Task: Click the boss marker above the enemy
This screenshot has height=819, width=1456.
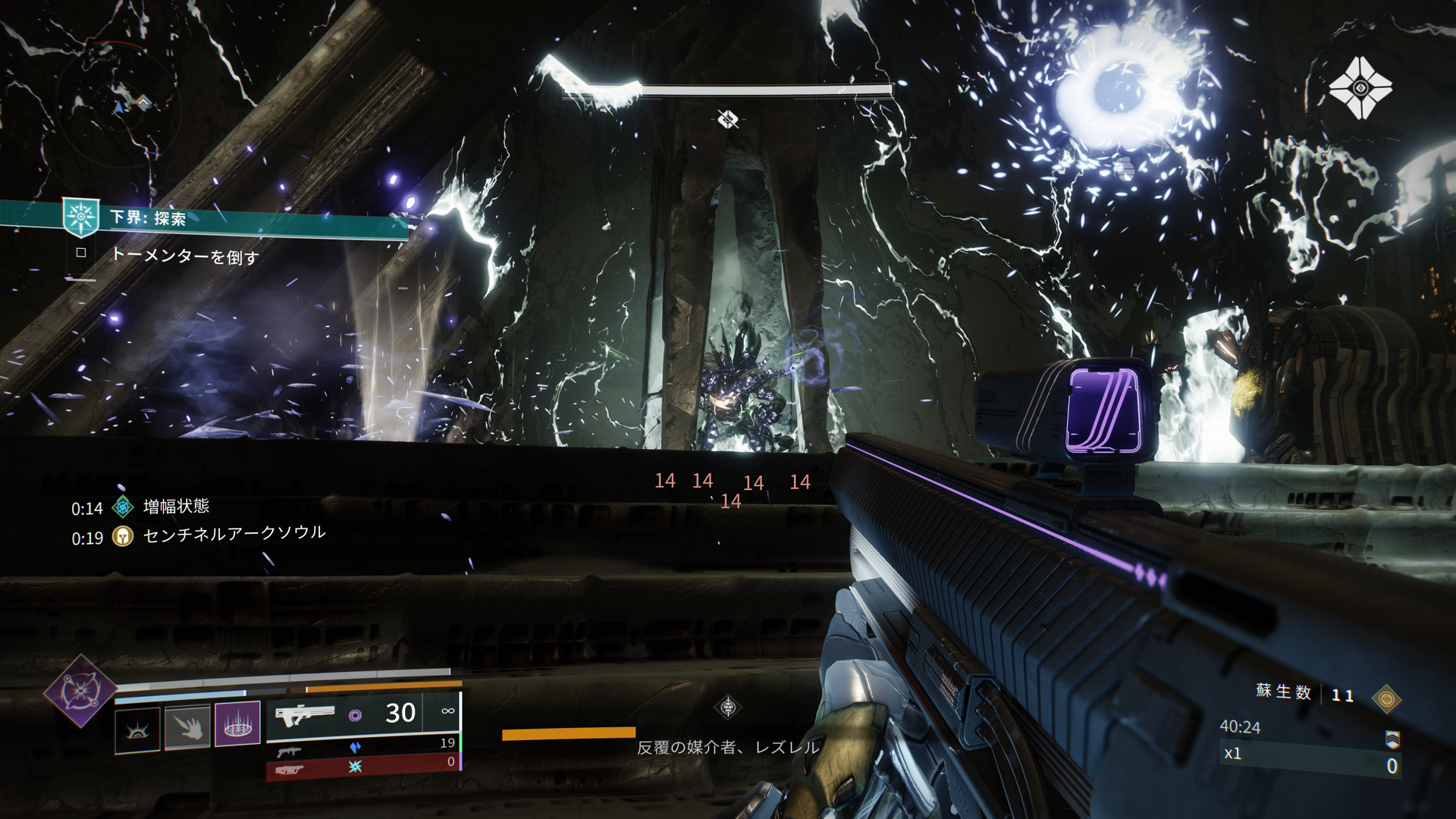Action: (728, 119)
